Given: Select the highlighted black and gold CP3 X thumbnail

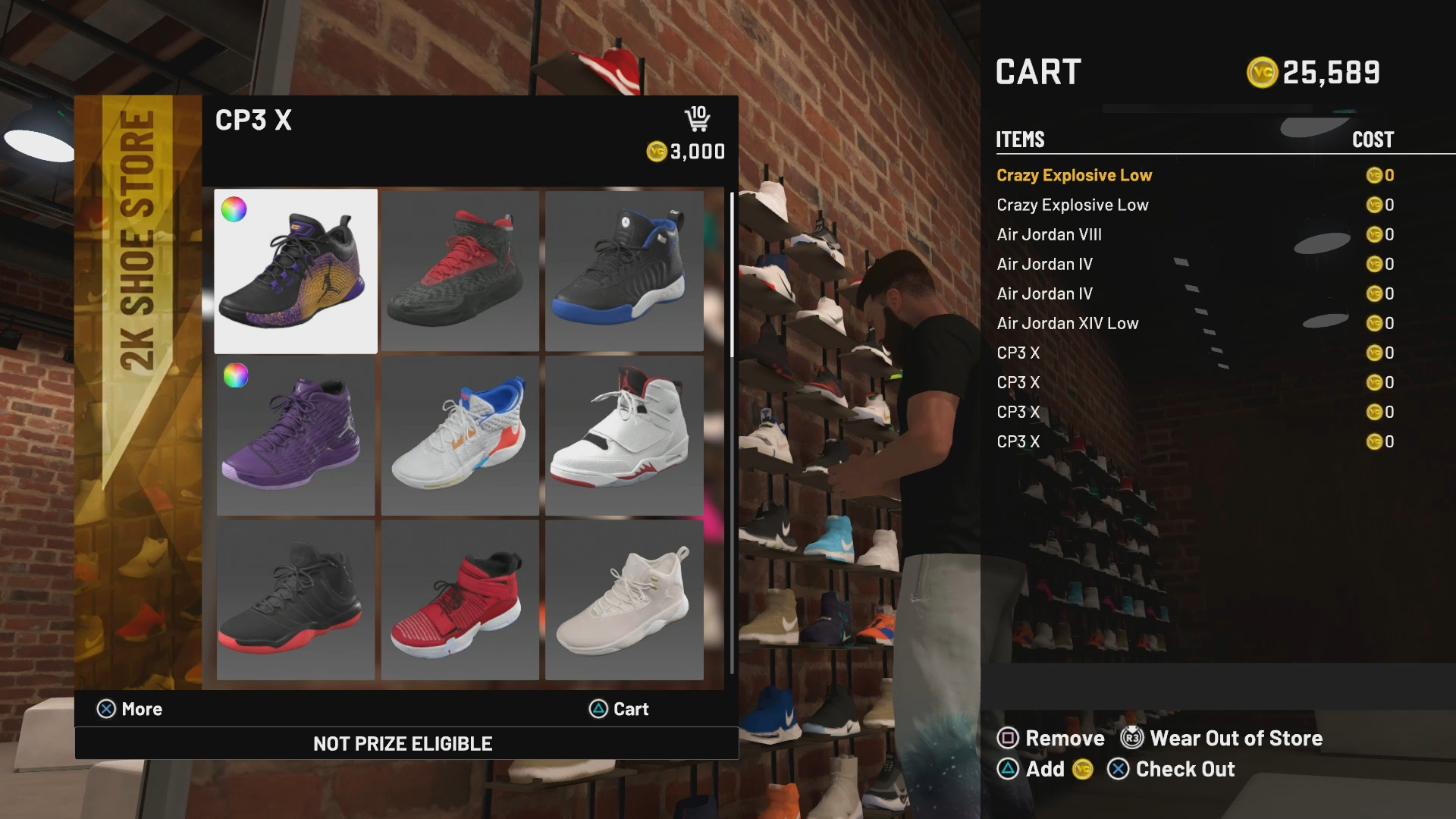Looking at the screenshot, I should tap(295, 270).
